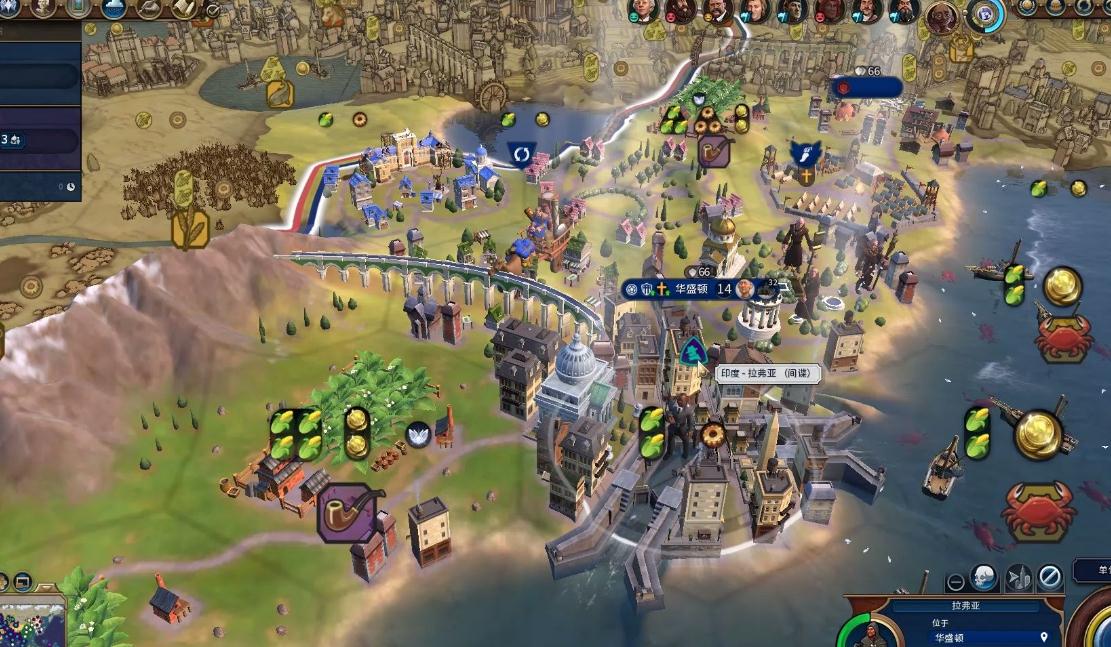Click the checkmark toggle beside the top-left buttons
The height and width of the screenshot is (647, 1111).
213,11
